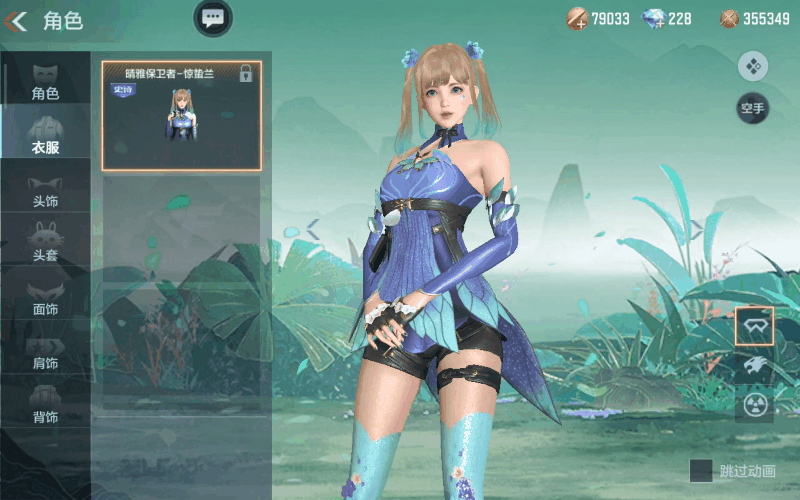Click the lock icon on the outfit card
This screenshot has width=800, height=500.
246,74
